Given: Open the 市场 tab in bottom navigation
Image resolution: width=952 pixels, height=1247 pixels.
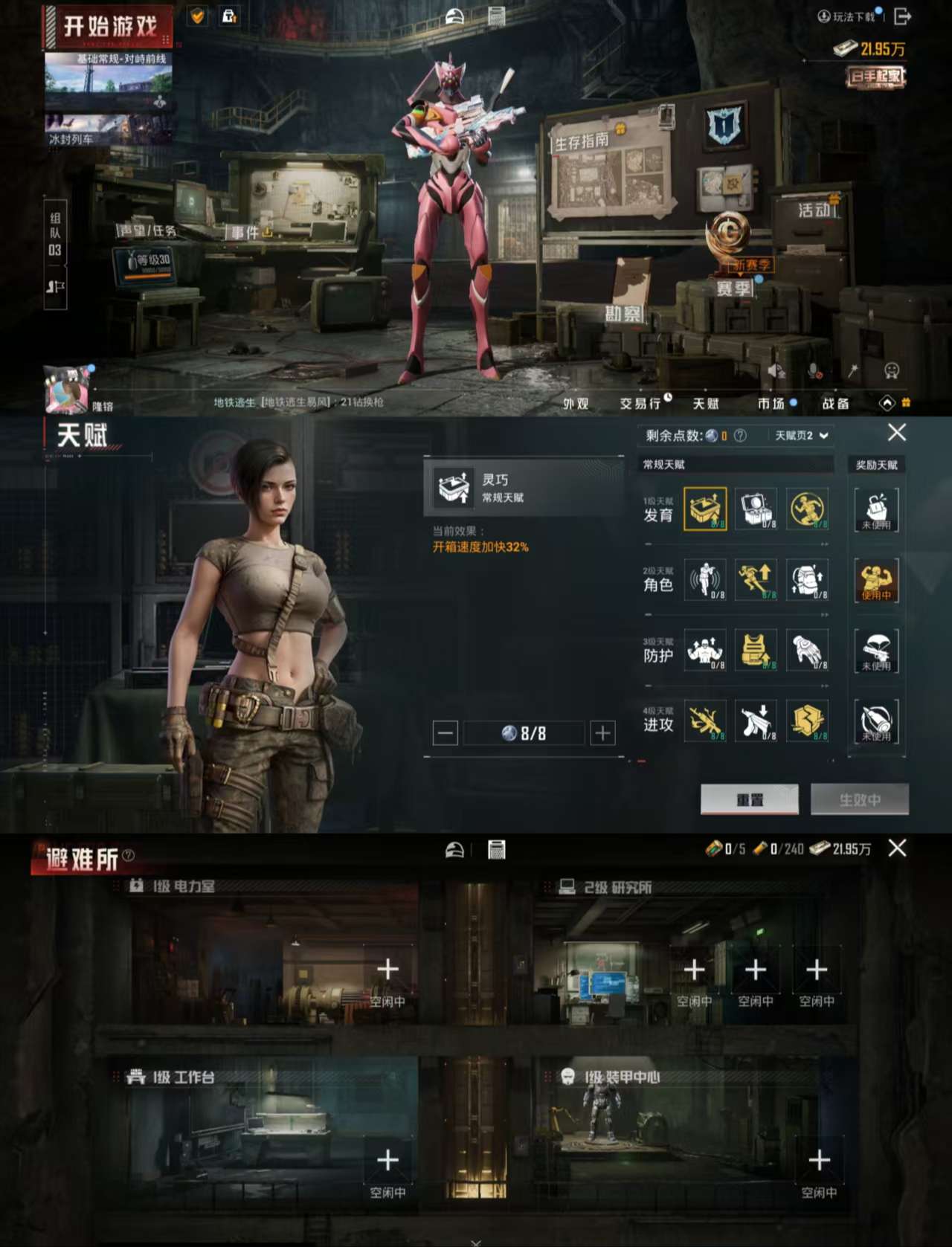Looking at the screenshot, I should [x=772, y=404].
